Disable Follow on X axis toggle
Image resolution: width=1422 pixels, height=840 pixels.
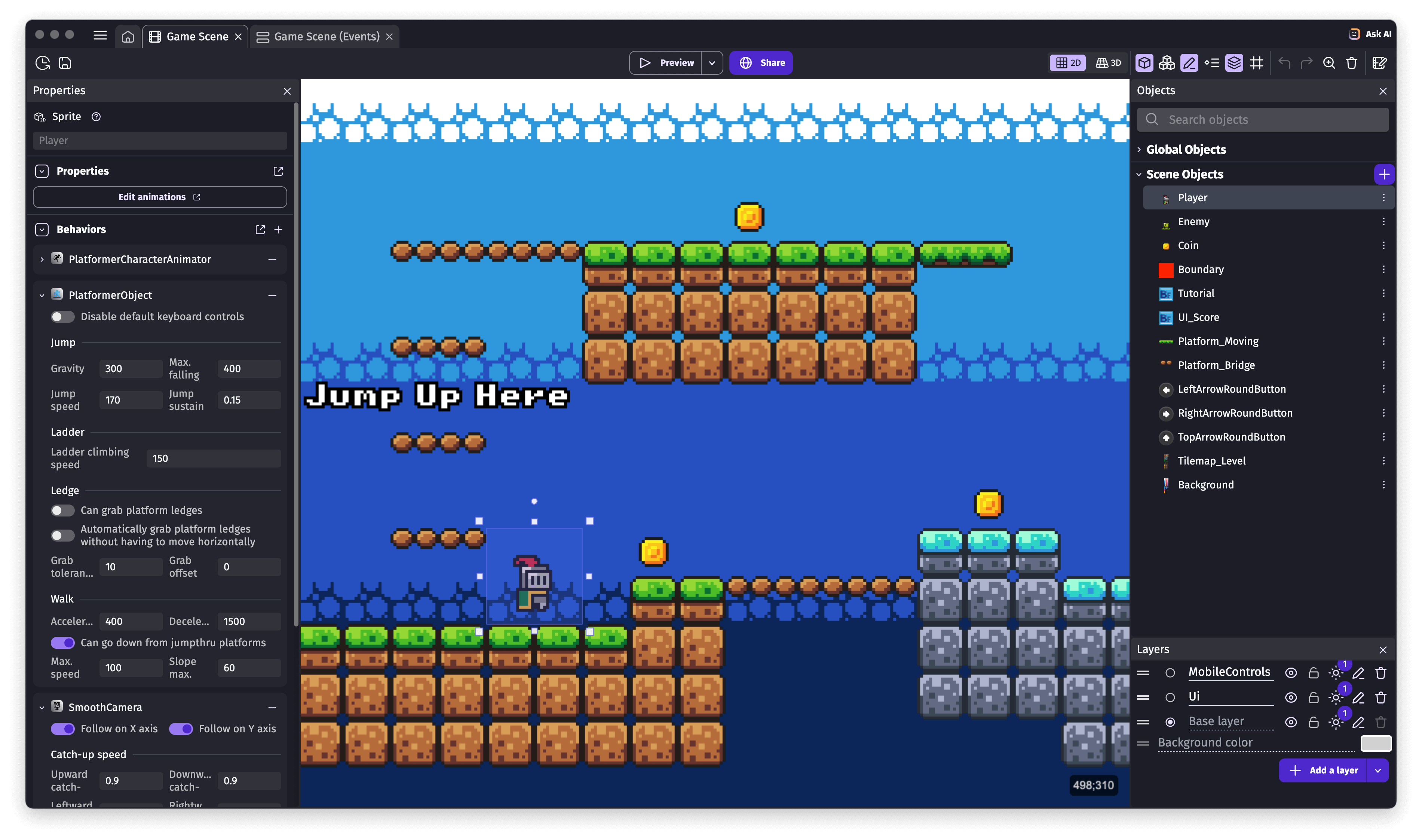click(x=63, y=729)
